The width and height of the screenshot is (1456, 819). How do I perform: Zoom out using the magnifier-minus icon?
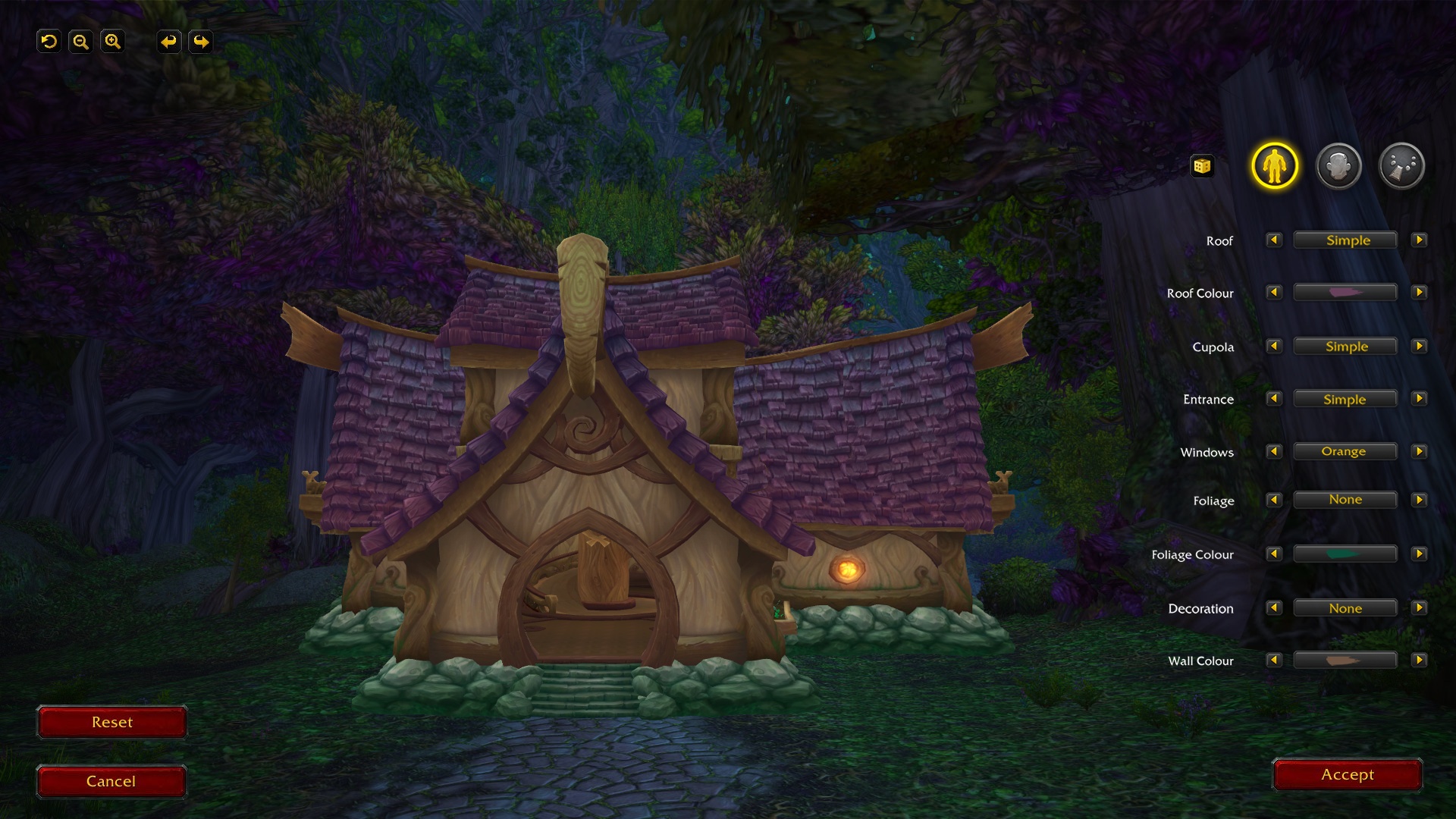tap(81, 42)
